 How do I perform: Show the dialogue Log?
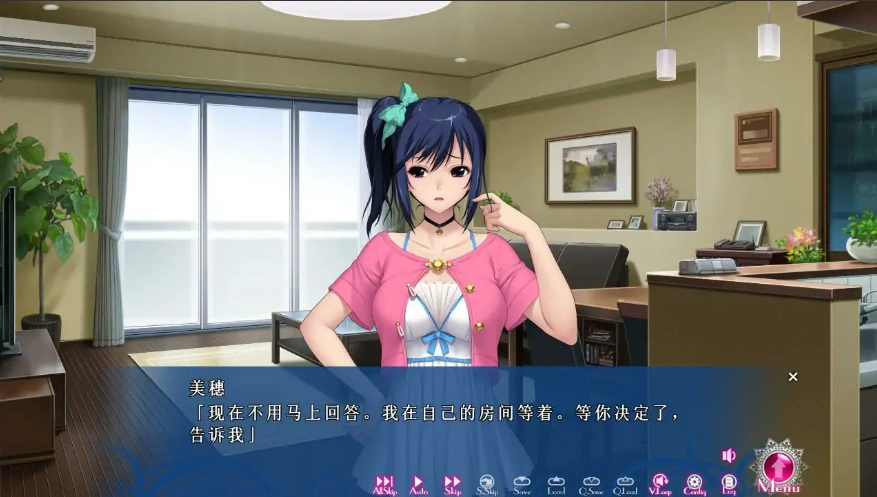pyautogui.click(x=729, y=484)
